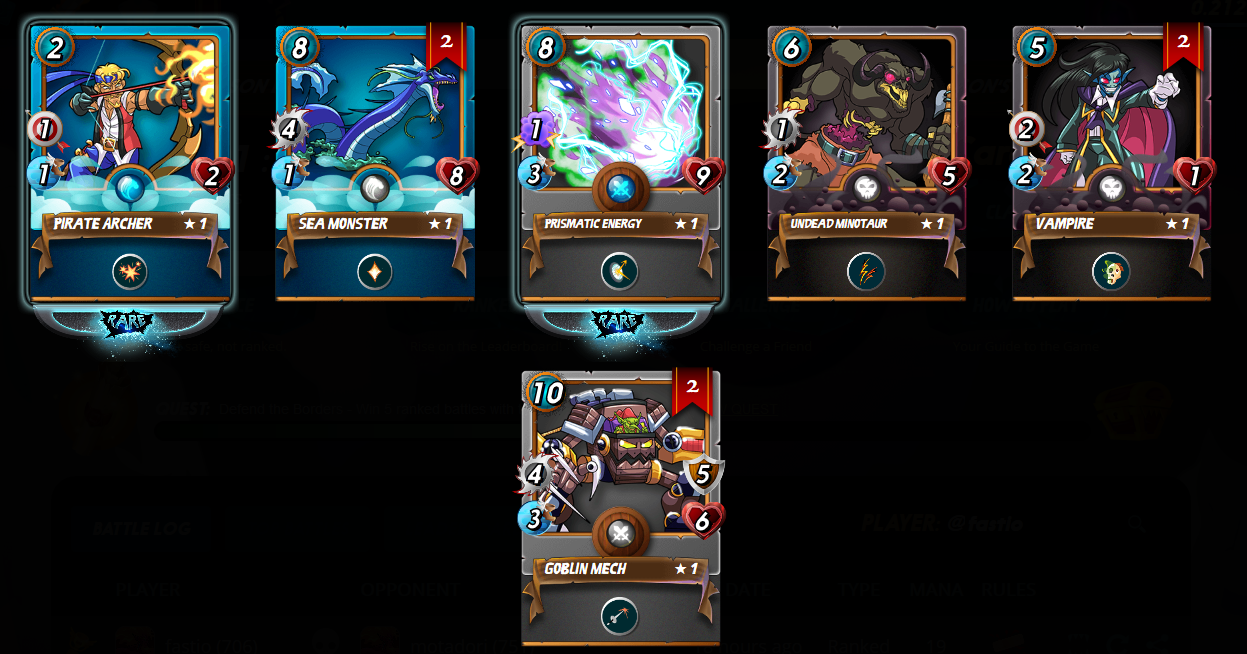
Task: Click Goblin Mech's piercing ability icon
Action: point(620,616)
